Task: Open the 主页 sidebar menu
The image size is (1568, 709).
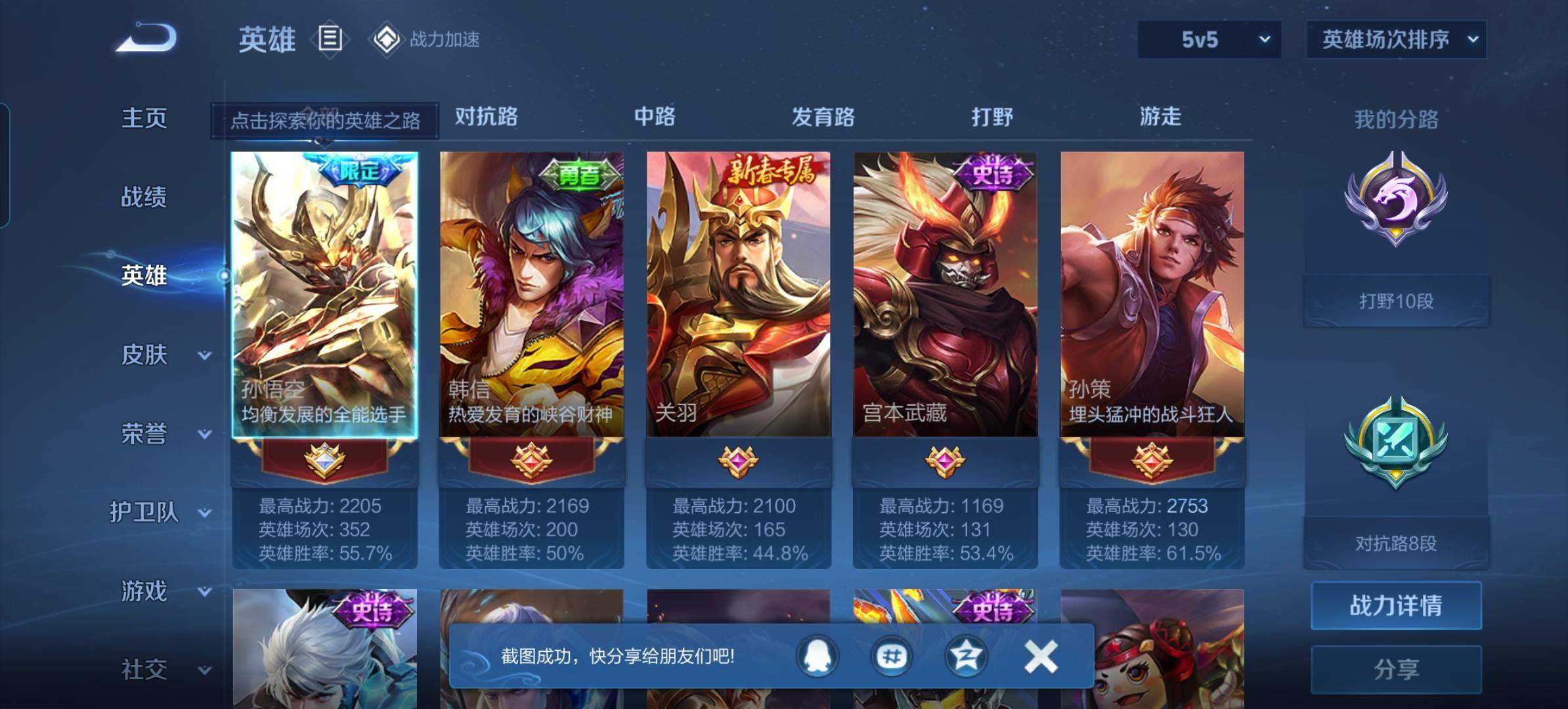Action: 144,118
